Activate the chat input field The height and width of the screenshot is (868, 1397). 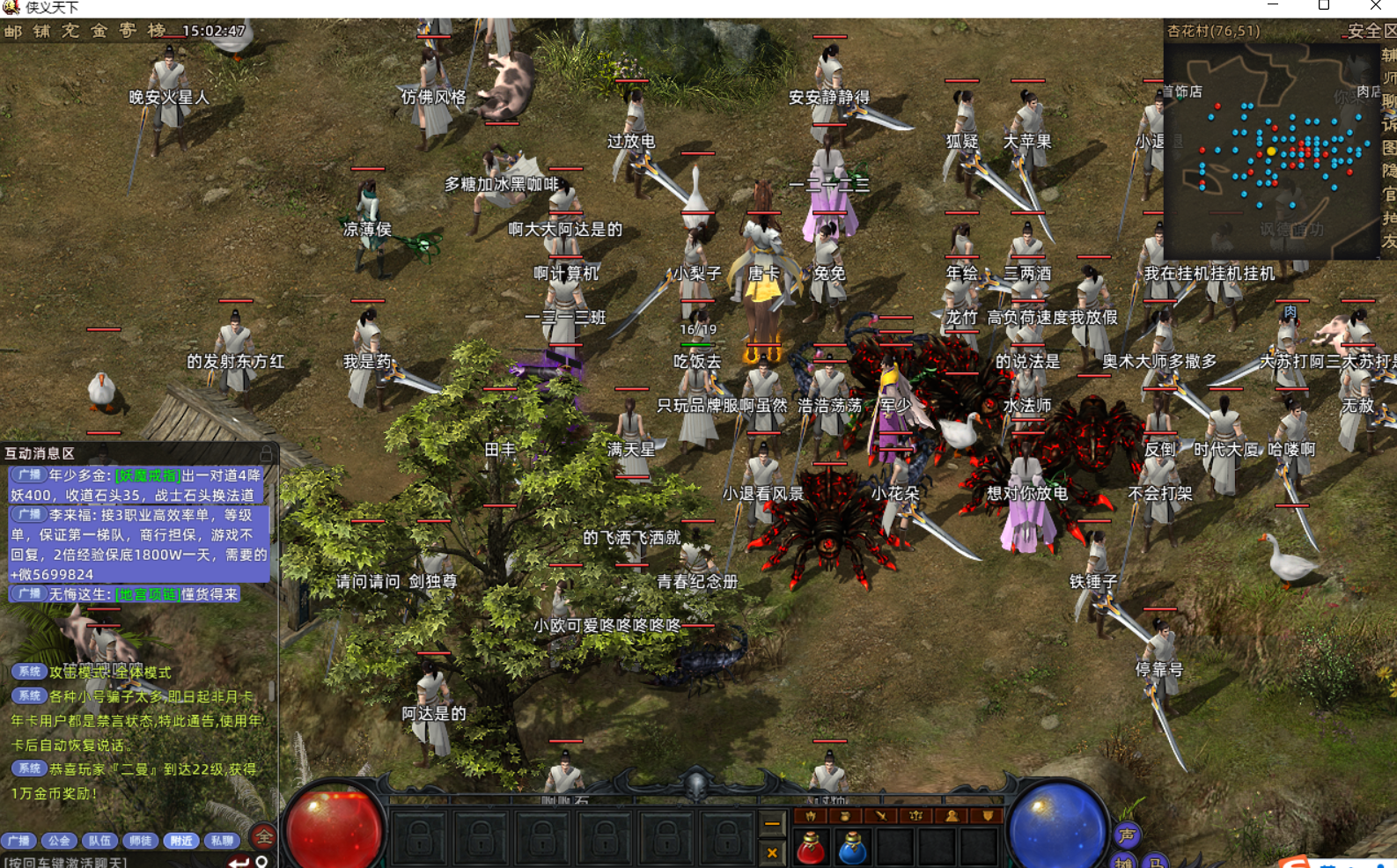106,862
